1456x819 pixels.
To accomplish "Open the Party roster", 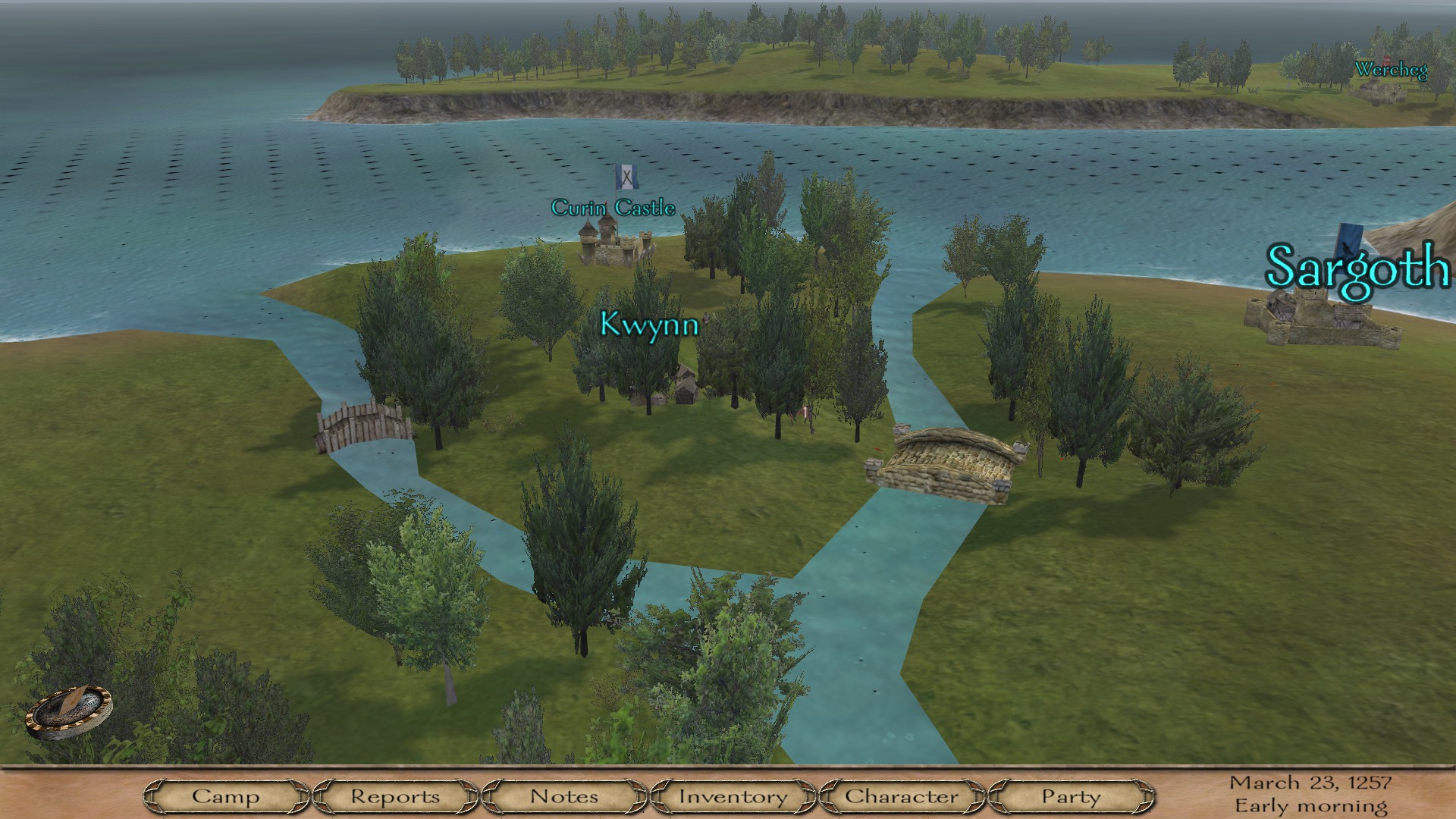I will (1071, 796).
